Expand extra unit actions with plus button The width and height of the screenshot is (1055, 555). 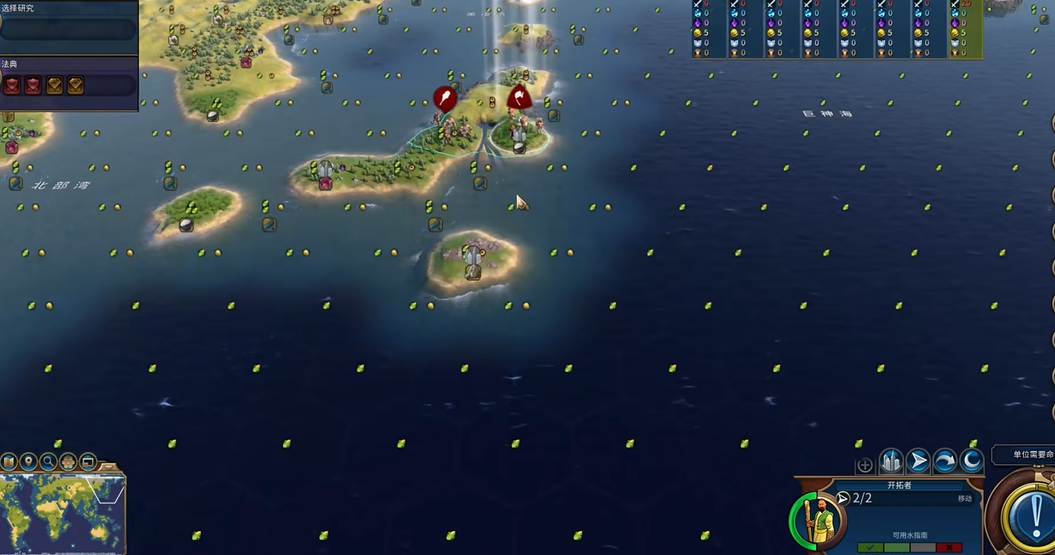865,465
